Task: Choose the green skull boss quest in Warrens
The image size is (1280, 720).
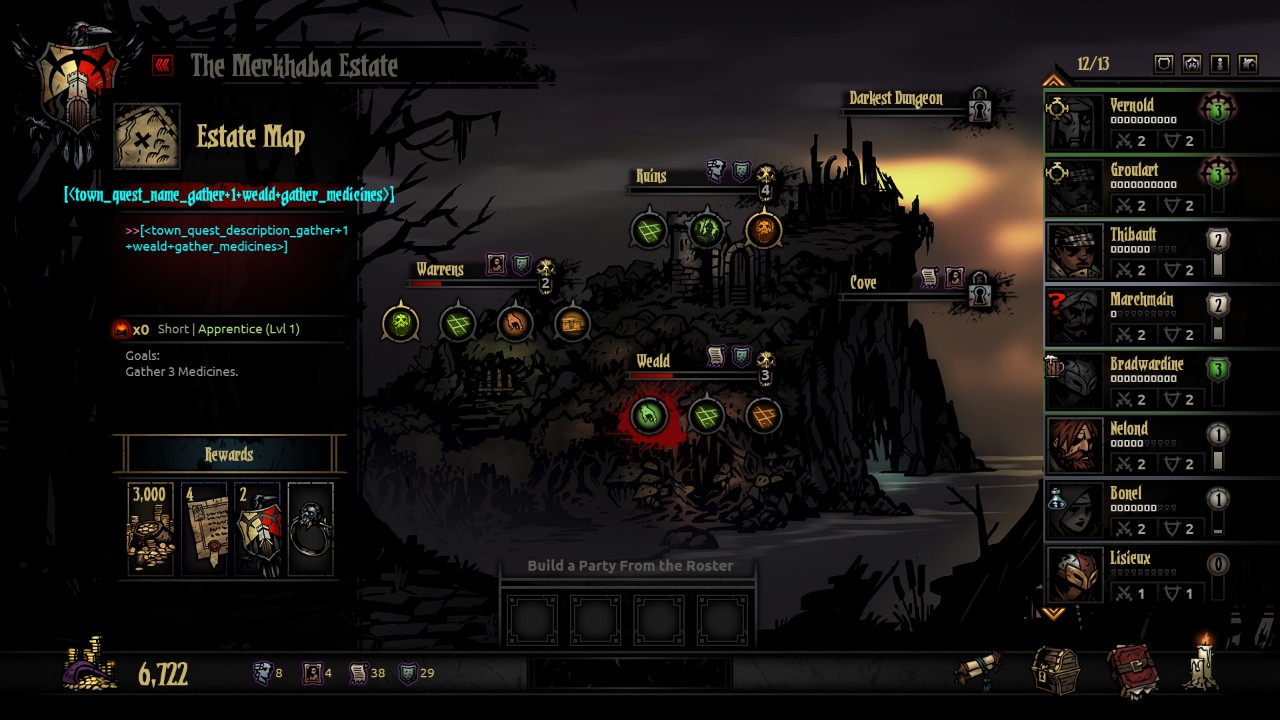Action: (x=401, y=323)
